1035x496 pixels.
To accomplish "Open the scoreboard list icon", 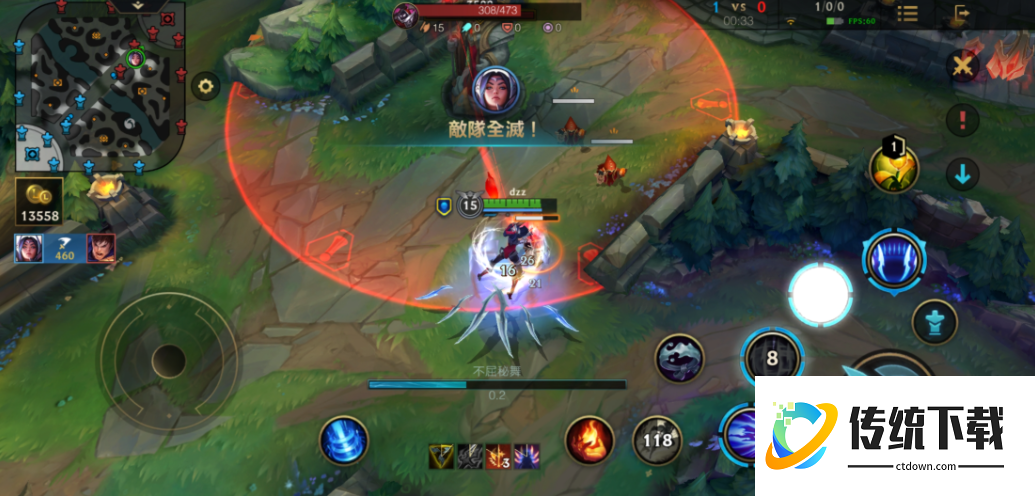I will 907,14.
